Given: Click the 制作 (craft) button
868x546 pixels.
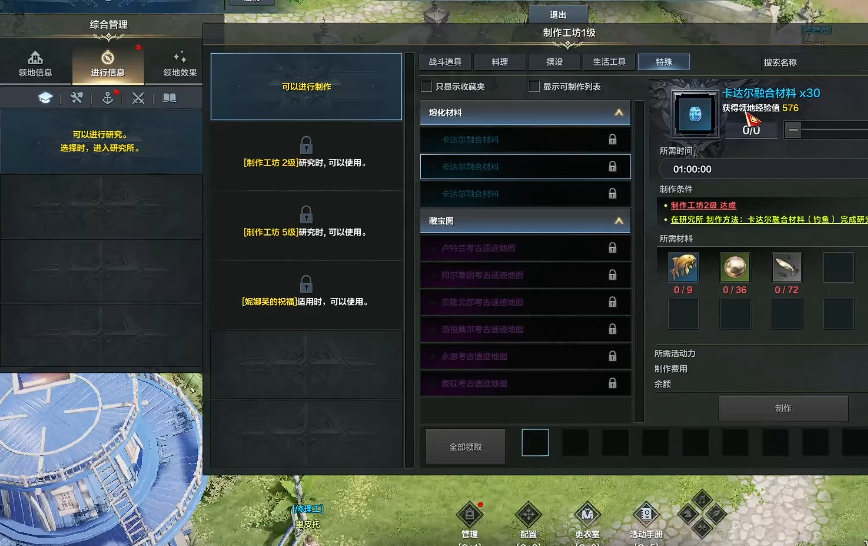Looking at the screenshot, I should click(783, 408).
